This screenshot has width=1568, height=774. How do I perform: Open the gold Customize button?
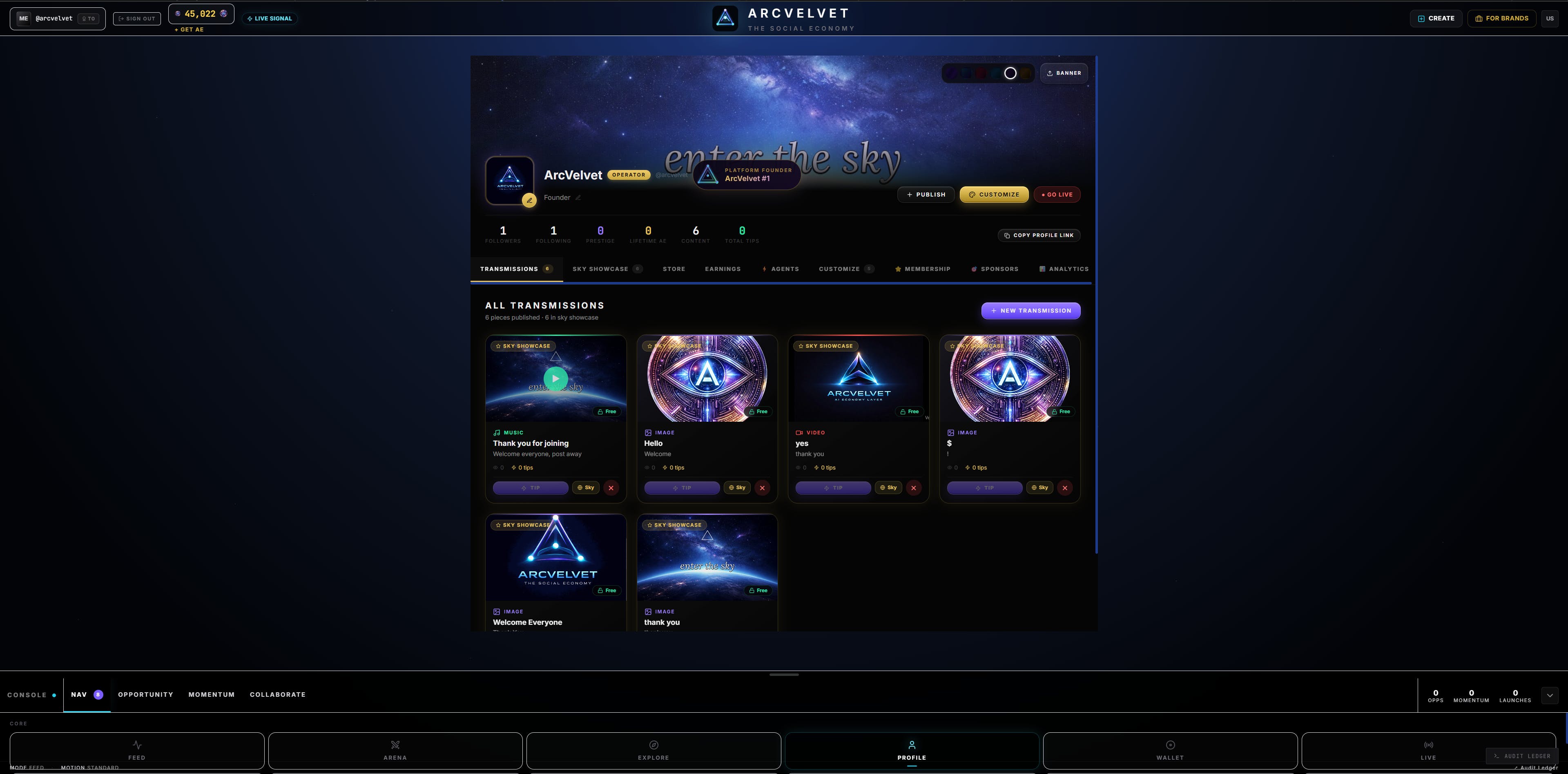point(994,195)
